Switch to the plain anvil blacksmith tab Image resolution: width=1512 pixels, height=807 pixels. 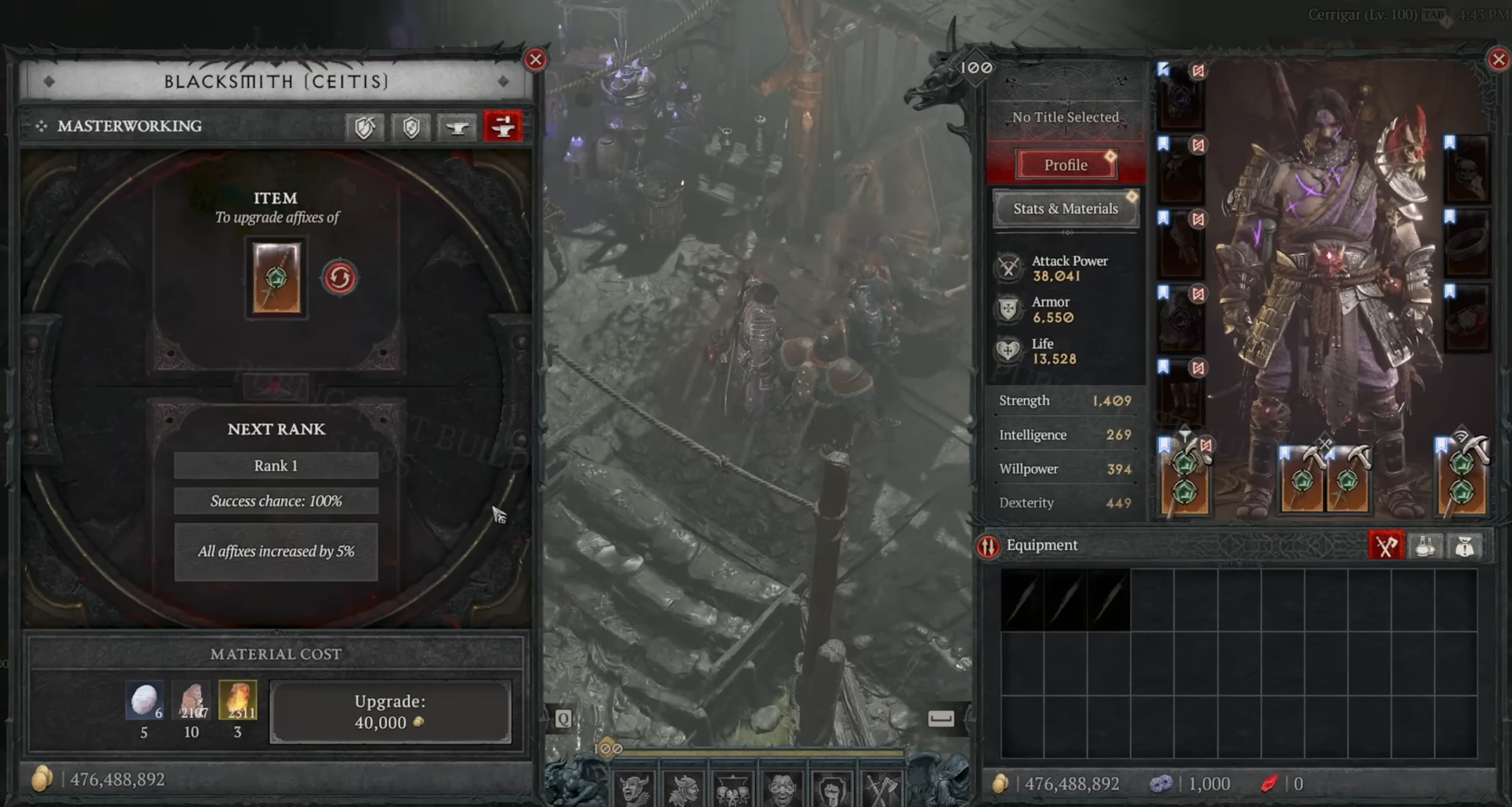click(457, 126)
